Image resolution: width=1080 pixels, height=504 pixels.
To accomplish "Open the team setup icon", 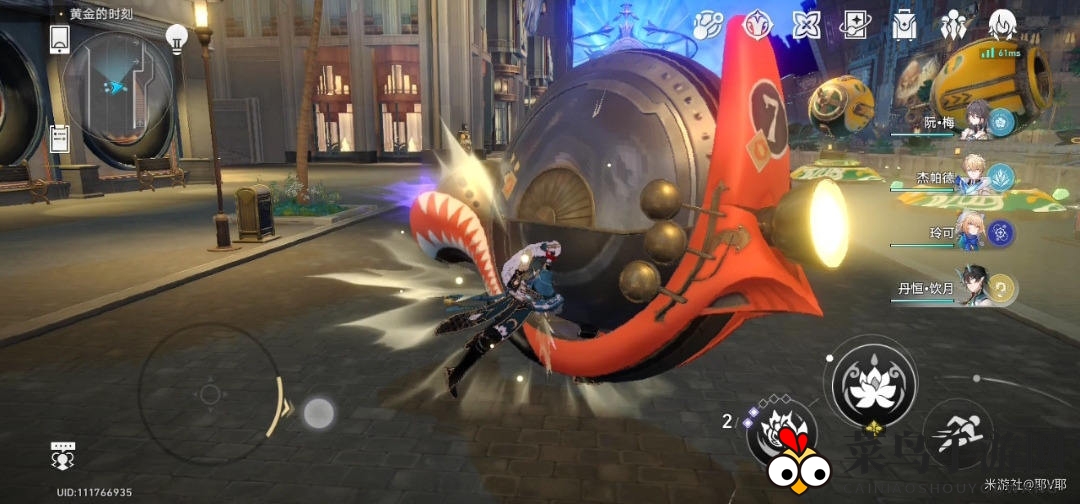I will pyautogui.click(x=953, y=24).
